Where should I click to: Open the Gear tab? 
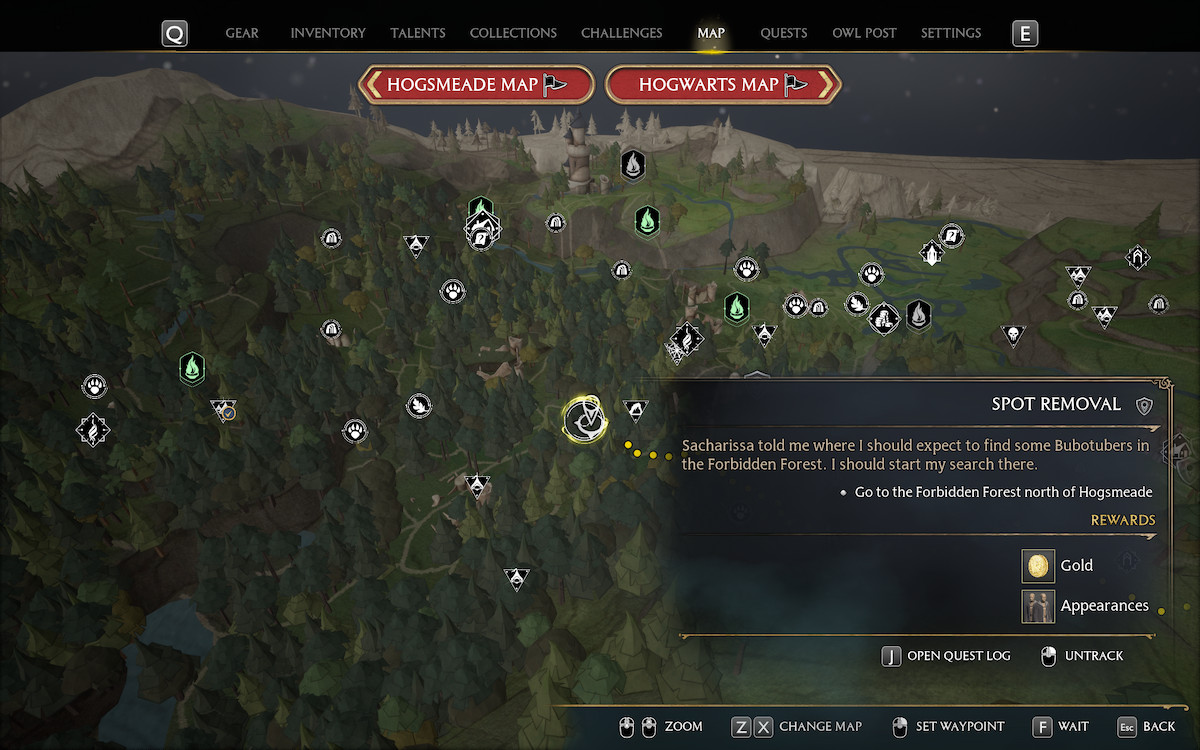[x=242, y=33]
